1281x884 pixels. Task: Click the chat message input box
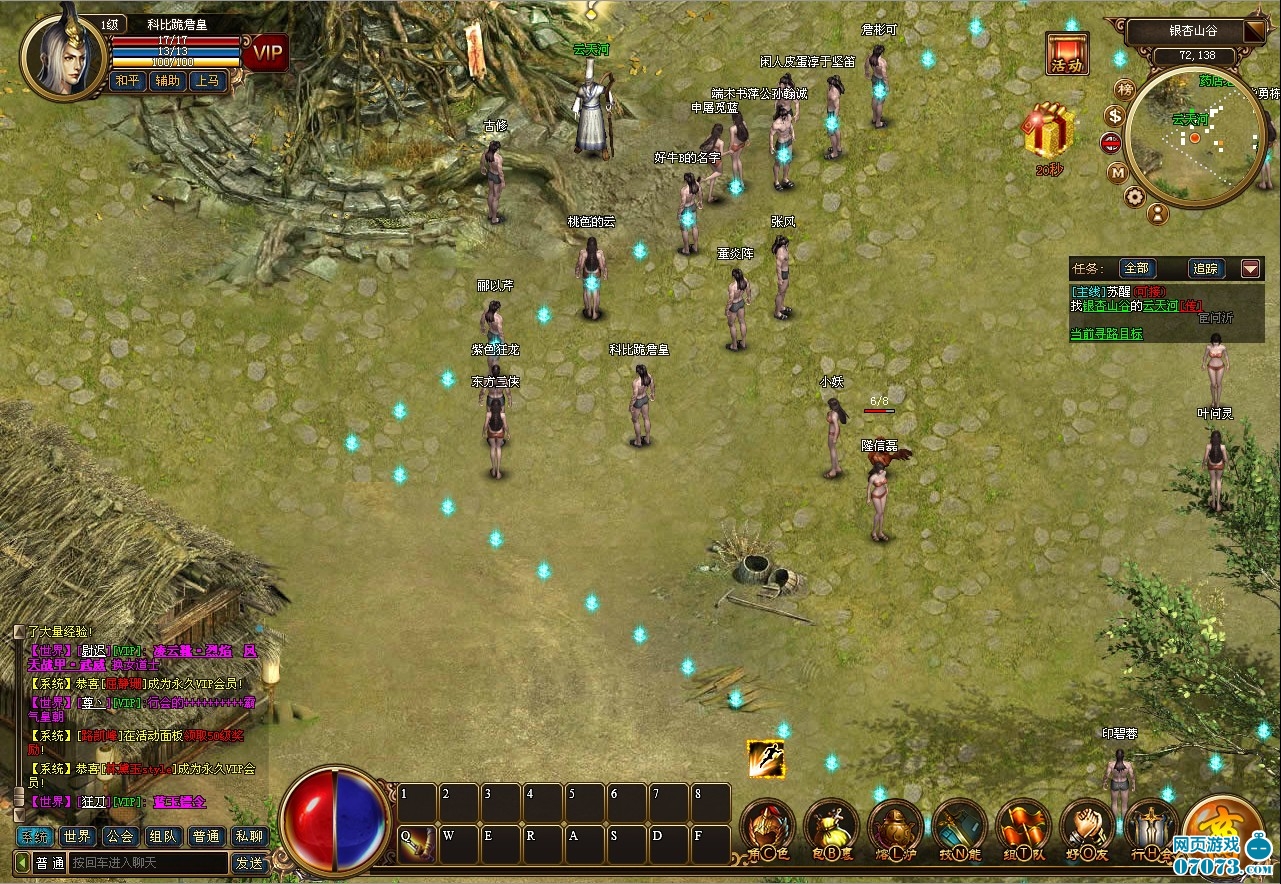click(148, 862)
